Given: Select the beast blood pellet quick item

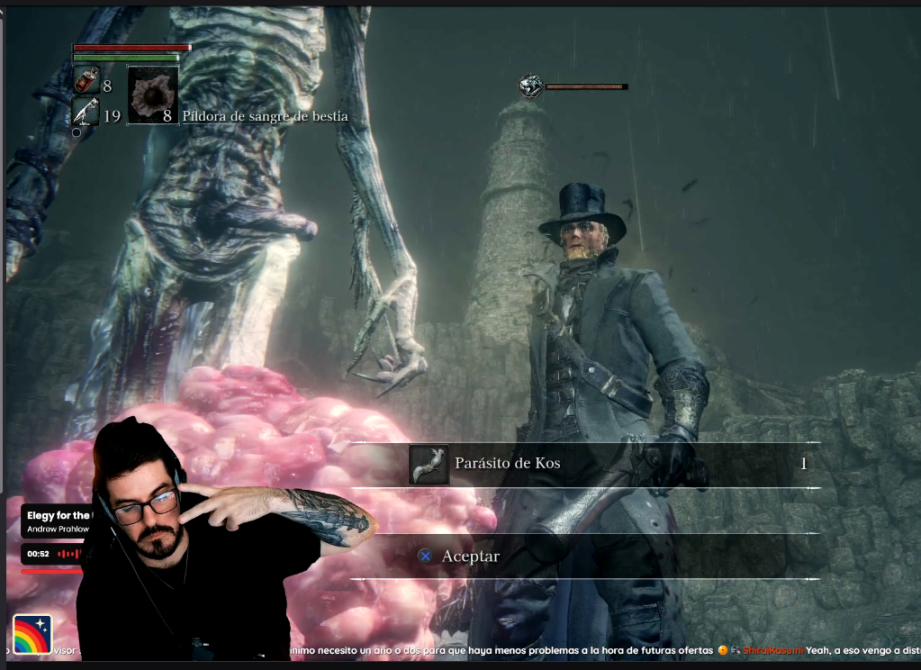Looking at the screenshot, I should (152, 96).
